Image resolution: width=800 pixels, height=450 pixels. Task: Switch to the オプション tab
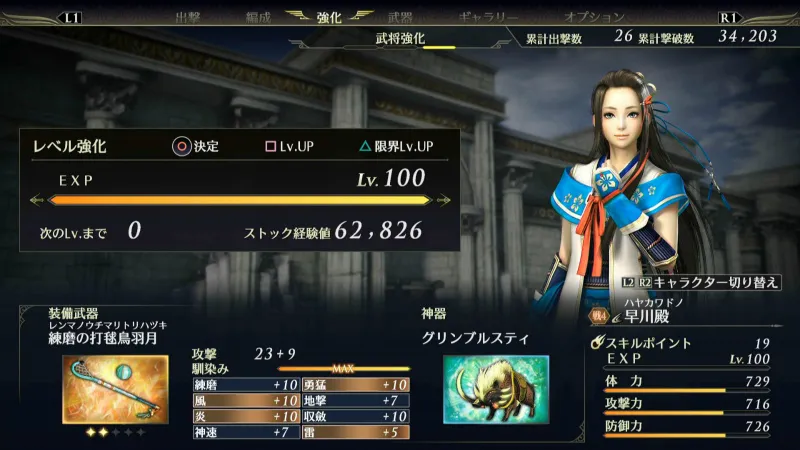click(594, 17)
